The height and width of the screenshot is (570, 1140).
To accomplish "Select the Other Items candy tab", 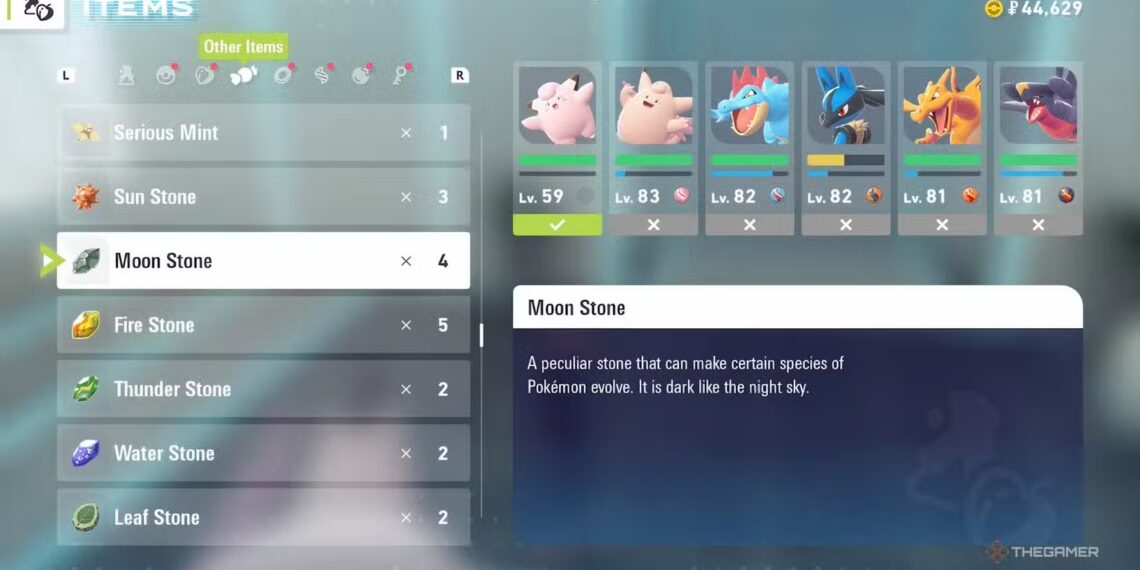I will (x=243, y=75).
